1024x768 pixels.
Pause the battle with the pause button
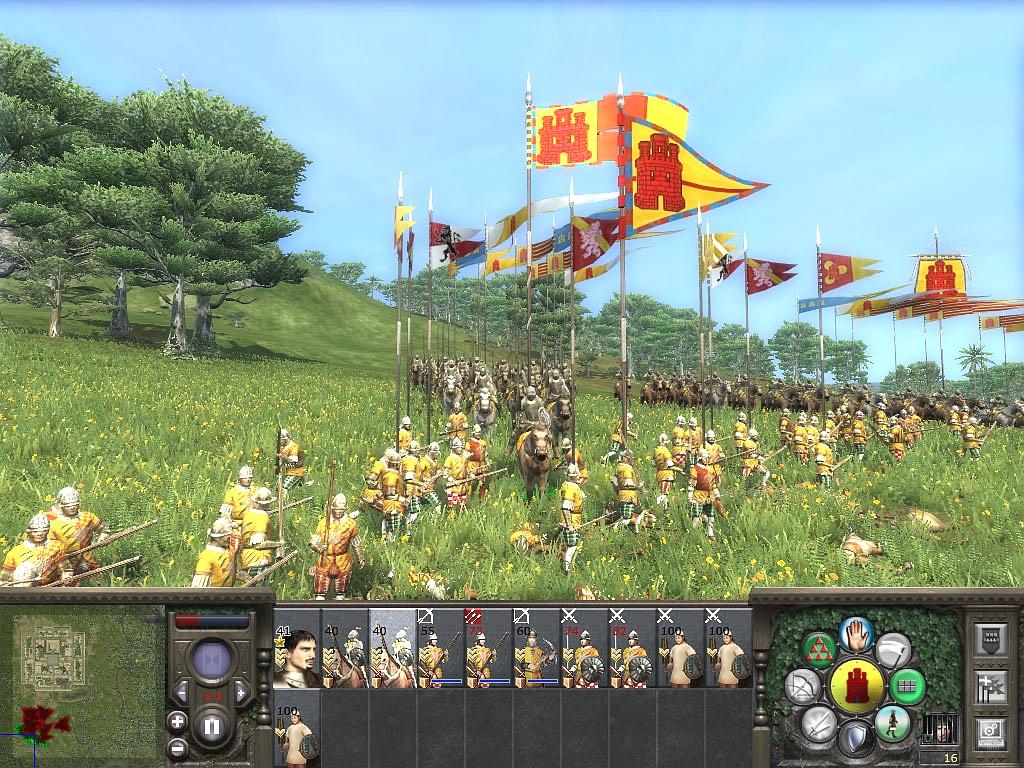tap(212, 726)
